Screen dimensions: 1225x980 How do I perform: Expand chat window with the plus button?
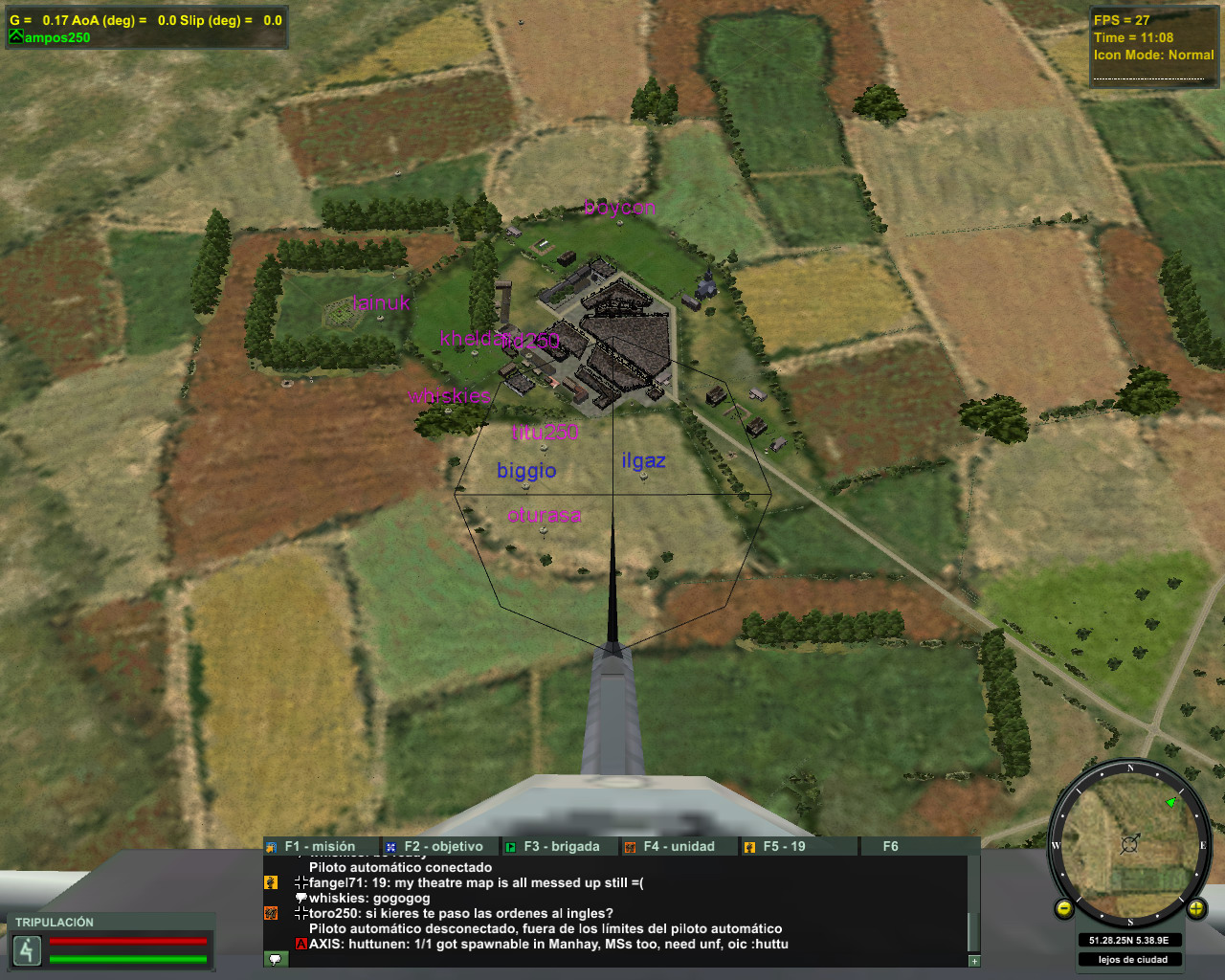coord(974,961)
